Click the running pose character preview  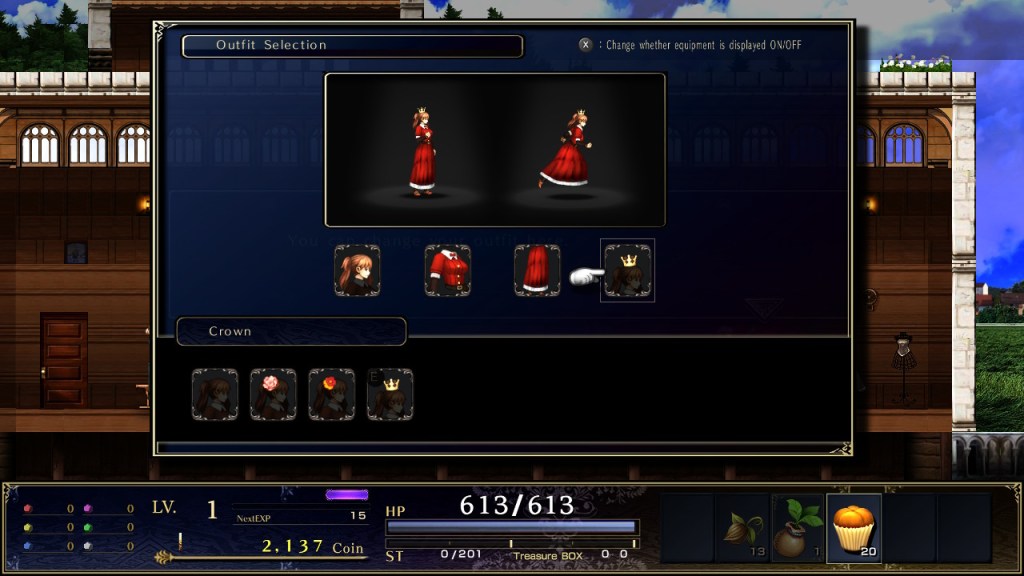566,152
